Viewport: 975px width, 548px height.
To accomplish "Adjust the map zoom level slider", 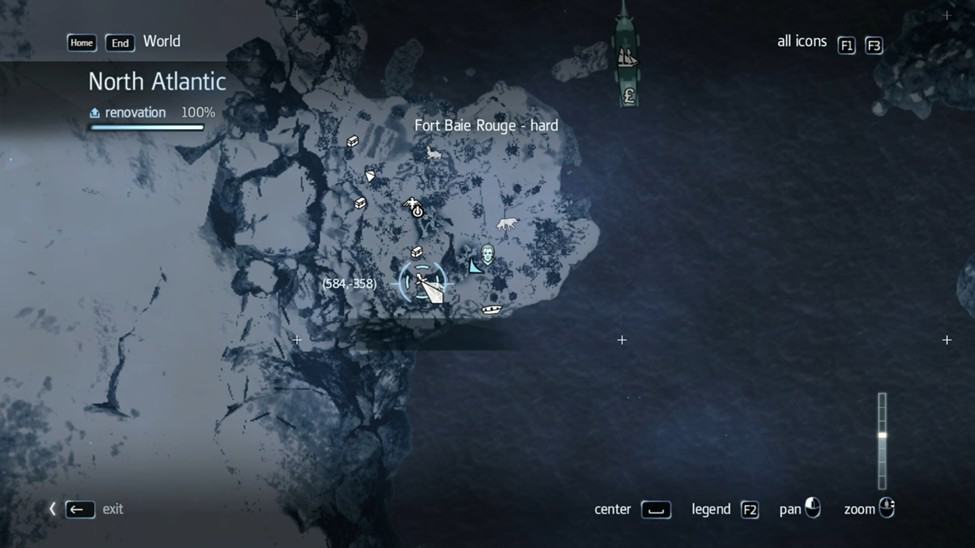I will tap(882, 436).
